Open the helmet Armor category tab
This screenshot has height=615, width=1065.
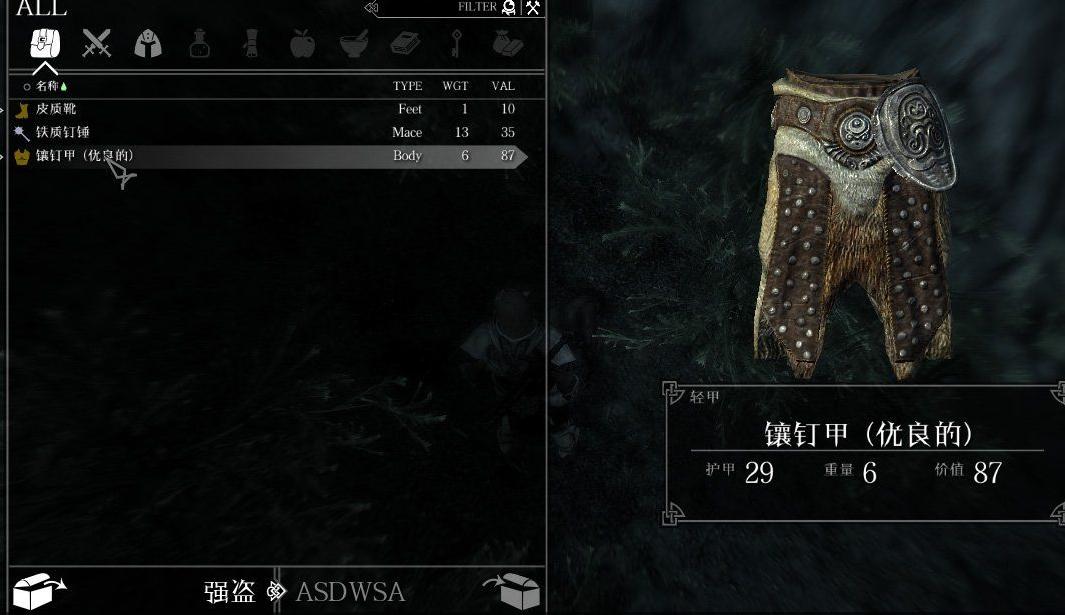(148, 44)
